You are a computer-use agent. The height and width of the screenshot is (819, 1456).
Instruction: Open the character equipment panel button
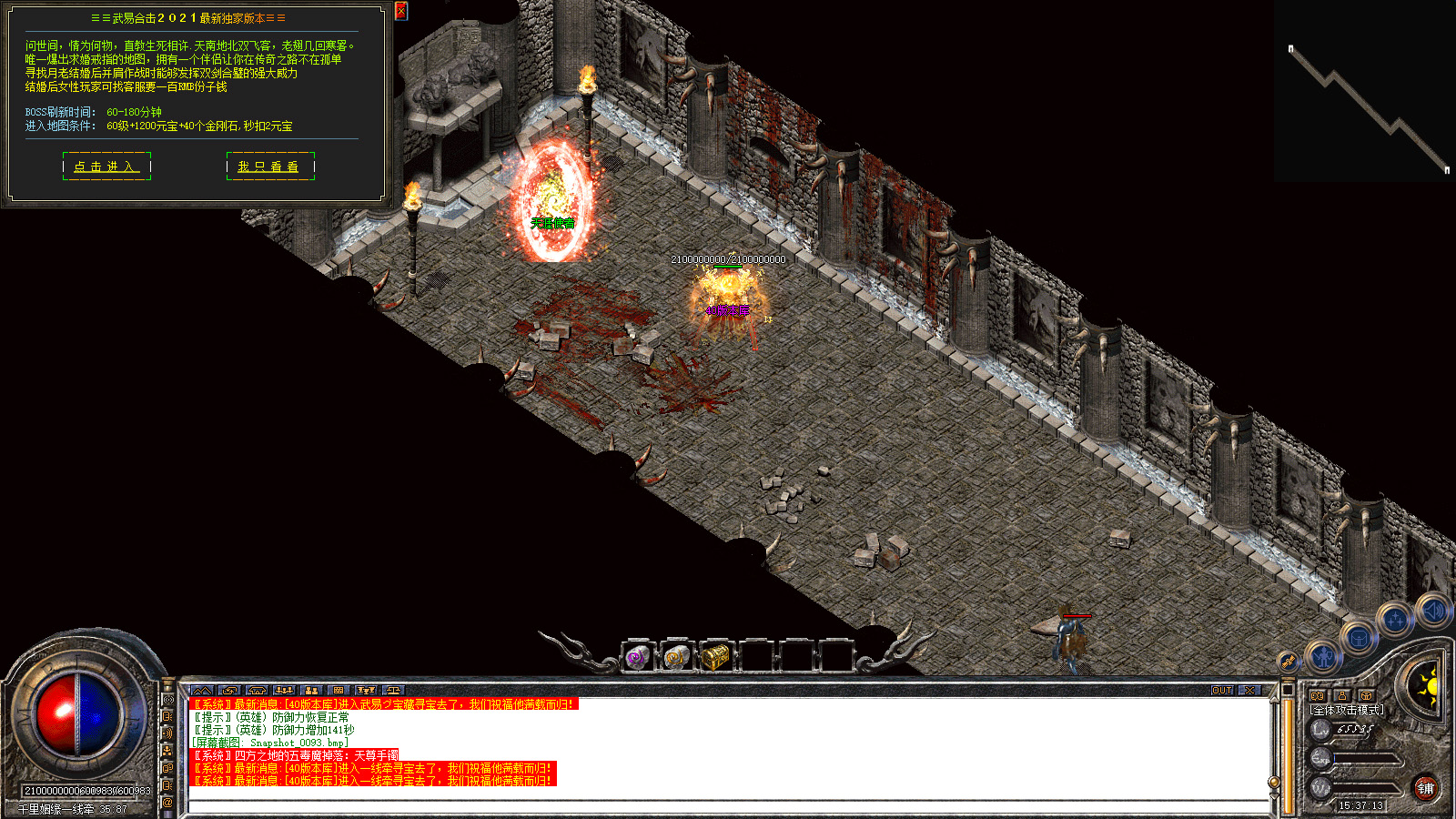point(1323,655)
